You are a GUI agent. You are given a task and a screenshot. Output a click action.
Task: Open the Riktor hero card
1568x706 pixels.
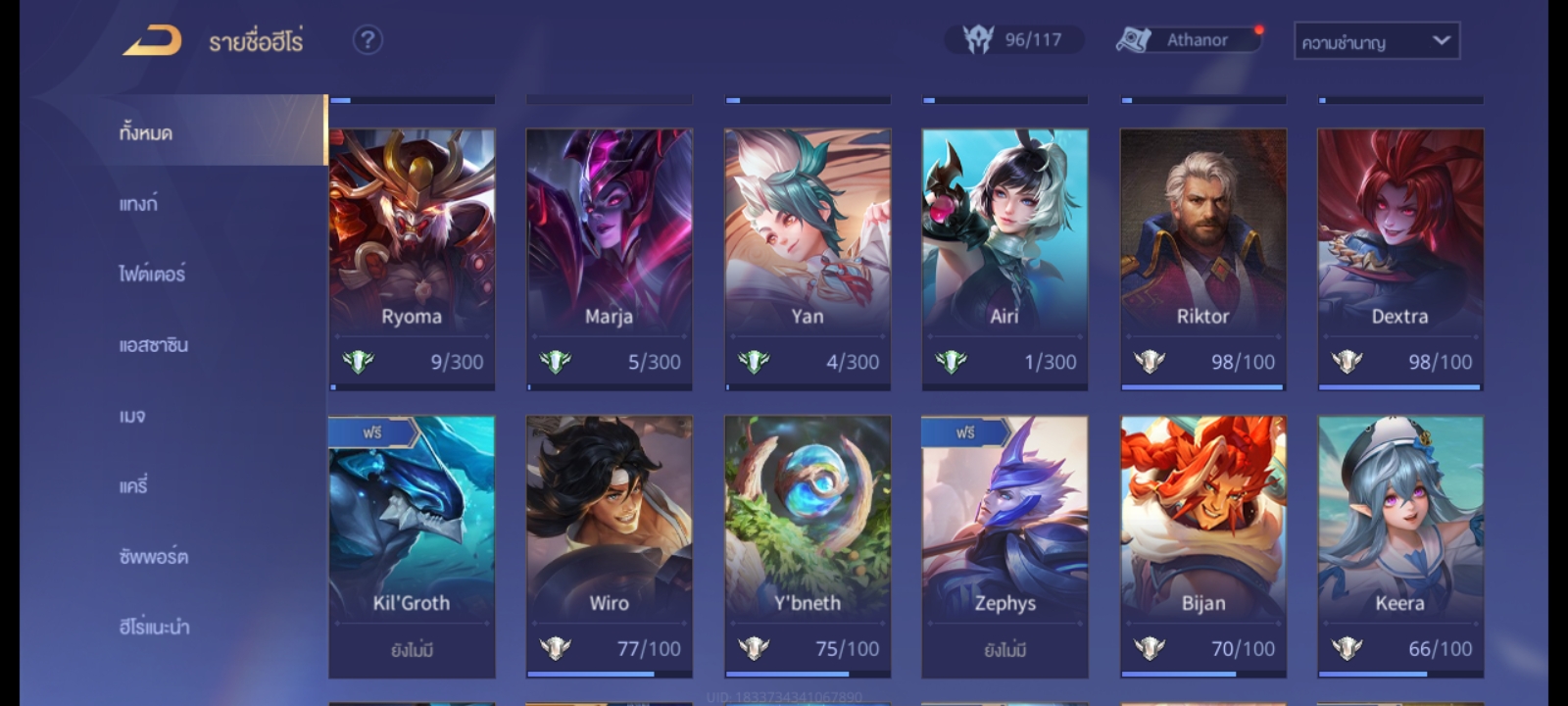pos(1202,259)
